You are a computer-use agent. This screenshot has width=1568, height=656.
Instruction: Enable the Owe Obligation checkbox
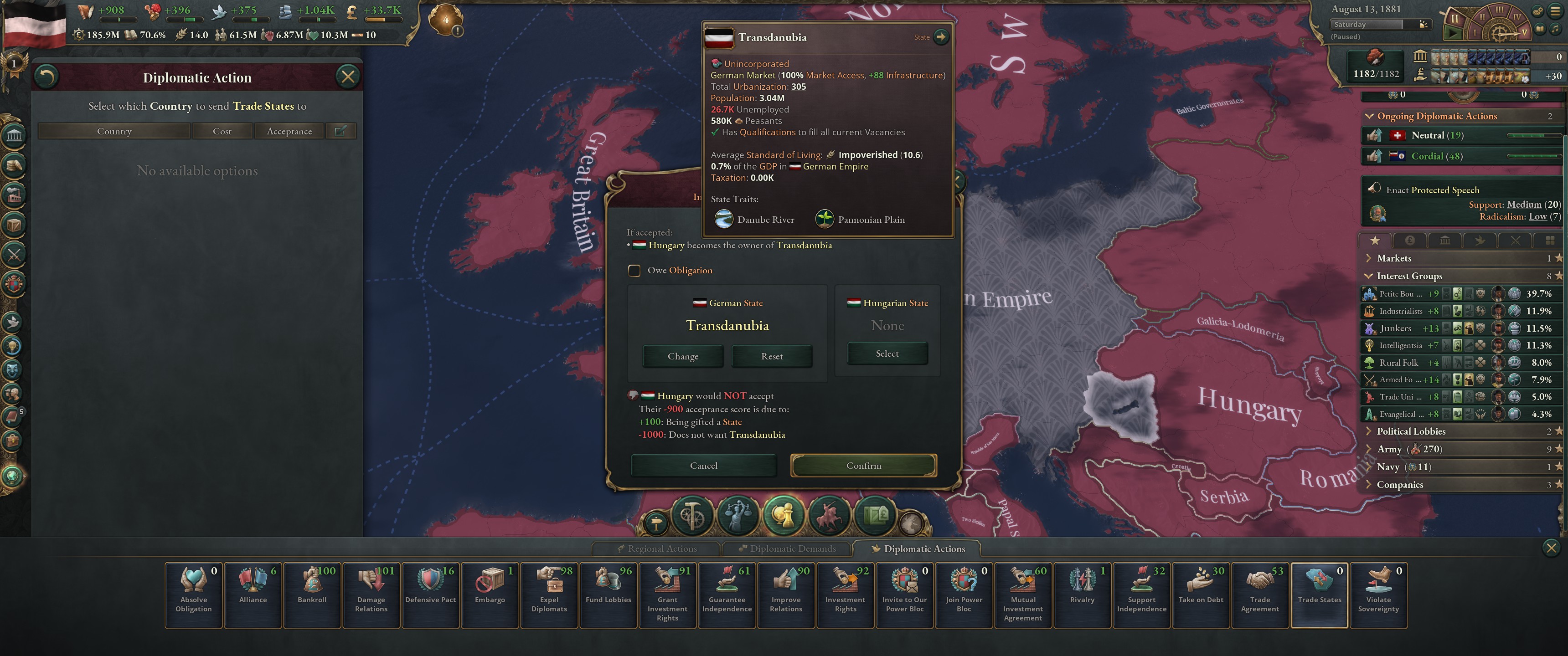(635, 270)
